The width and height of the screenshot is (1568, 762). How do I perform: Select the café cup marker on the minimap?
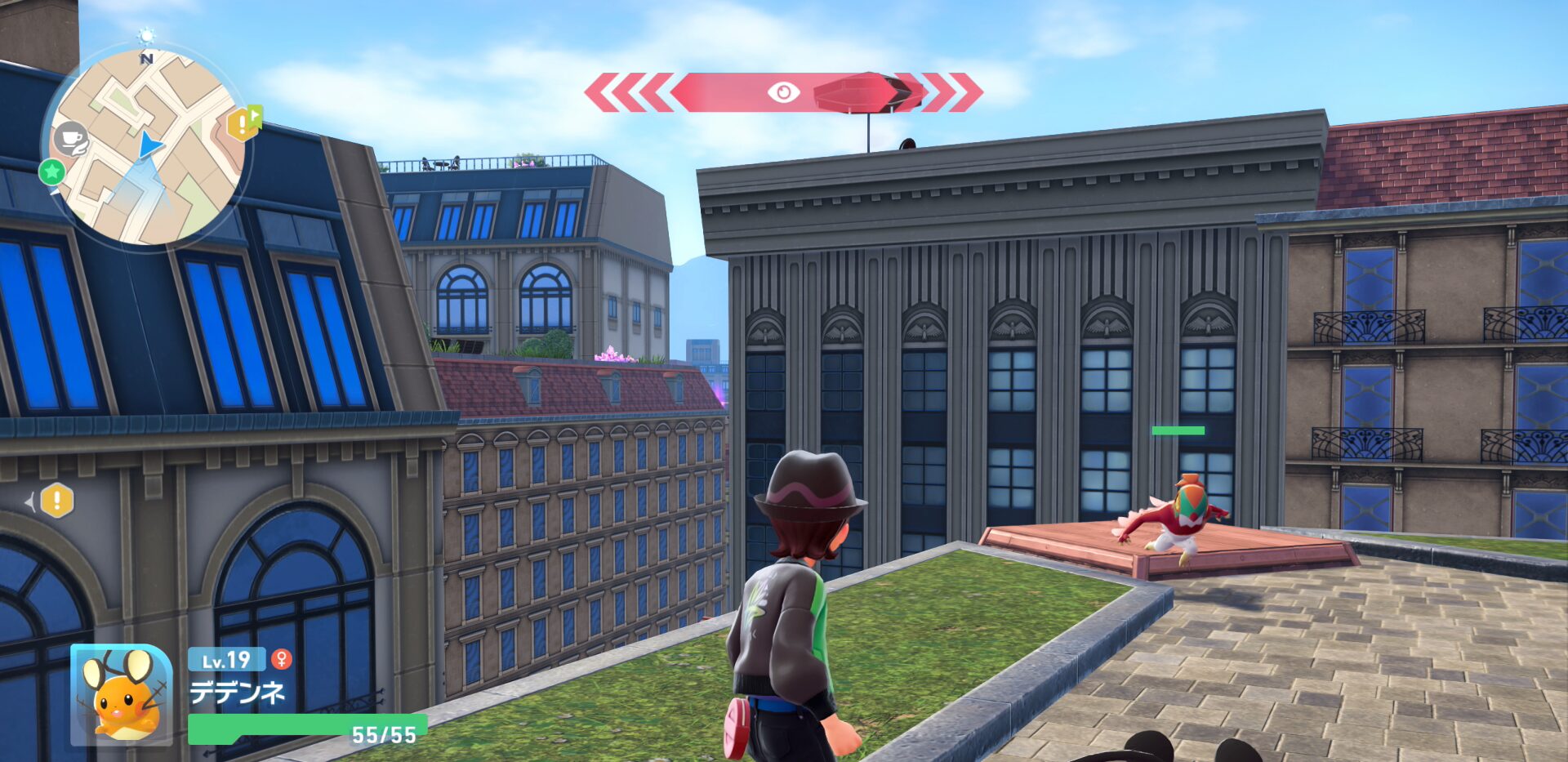pyautogui.click(x=72, y=140)
